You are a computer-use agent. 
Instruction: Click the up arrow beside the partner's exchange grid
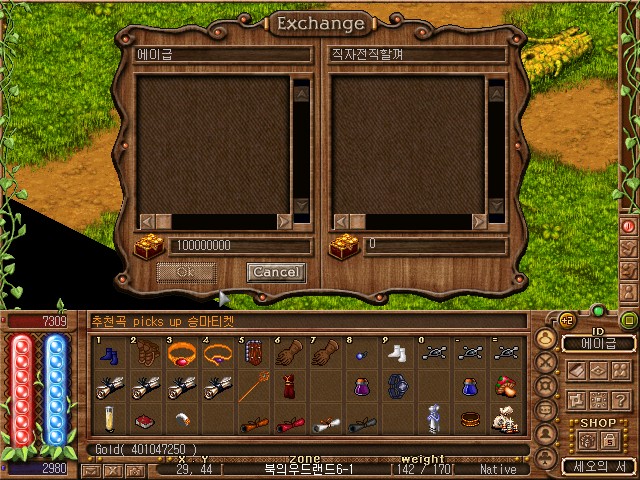pos(495,88)
